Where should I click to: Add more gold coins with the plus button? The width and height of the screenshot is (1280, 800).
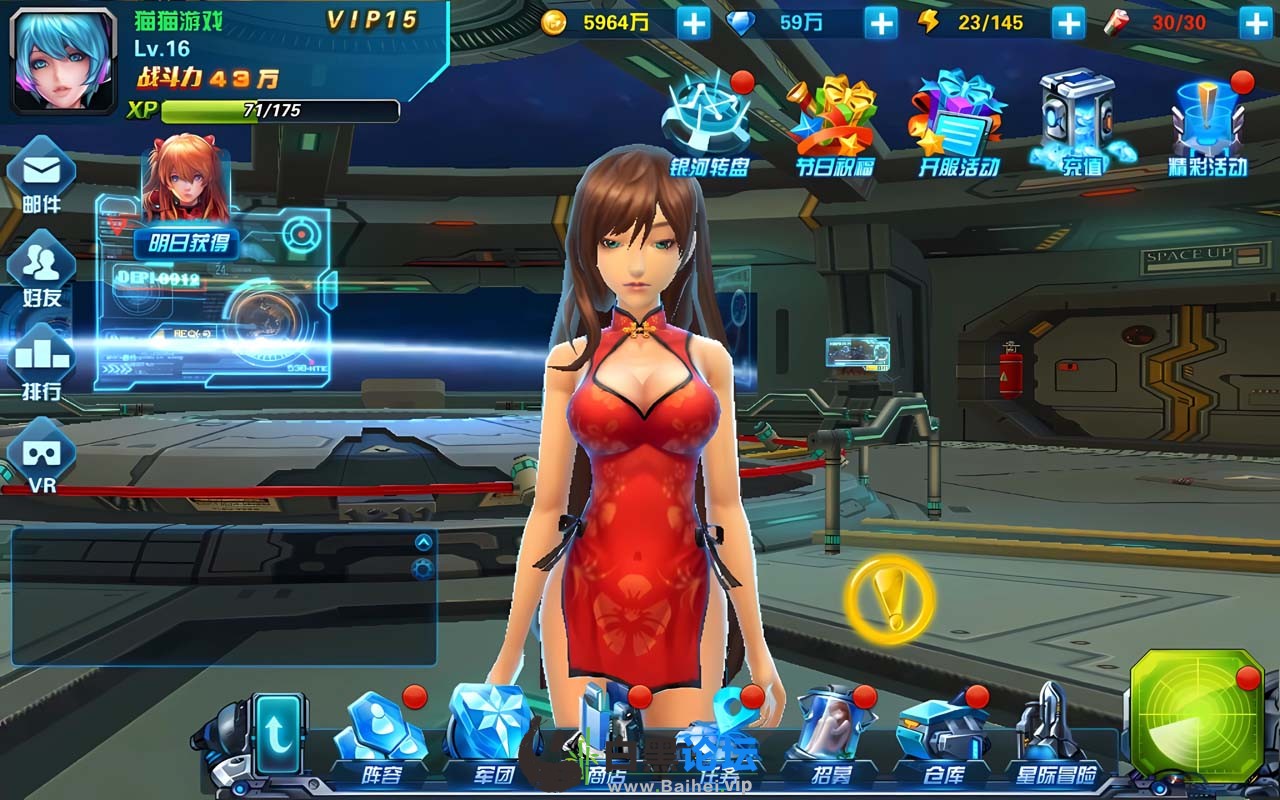pos(693,22)
